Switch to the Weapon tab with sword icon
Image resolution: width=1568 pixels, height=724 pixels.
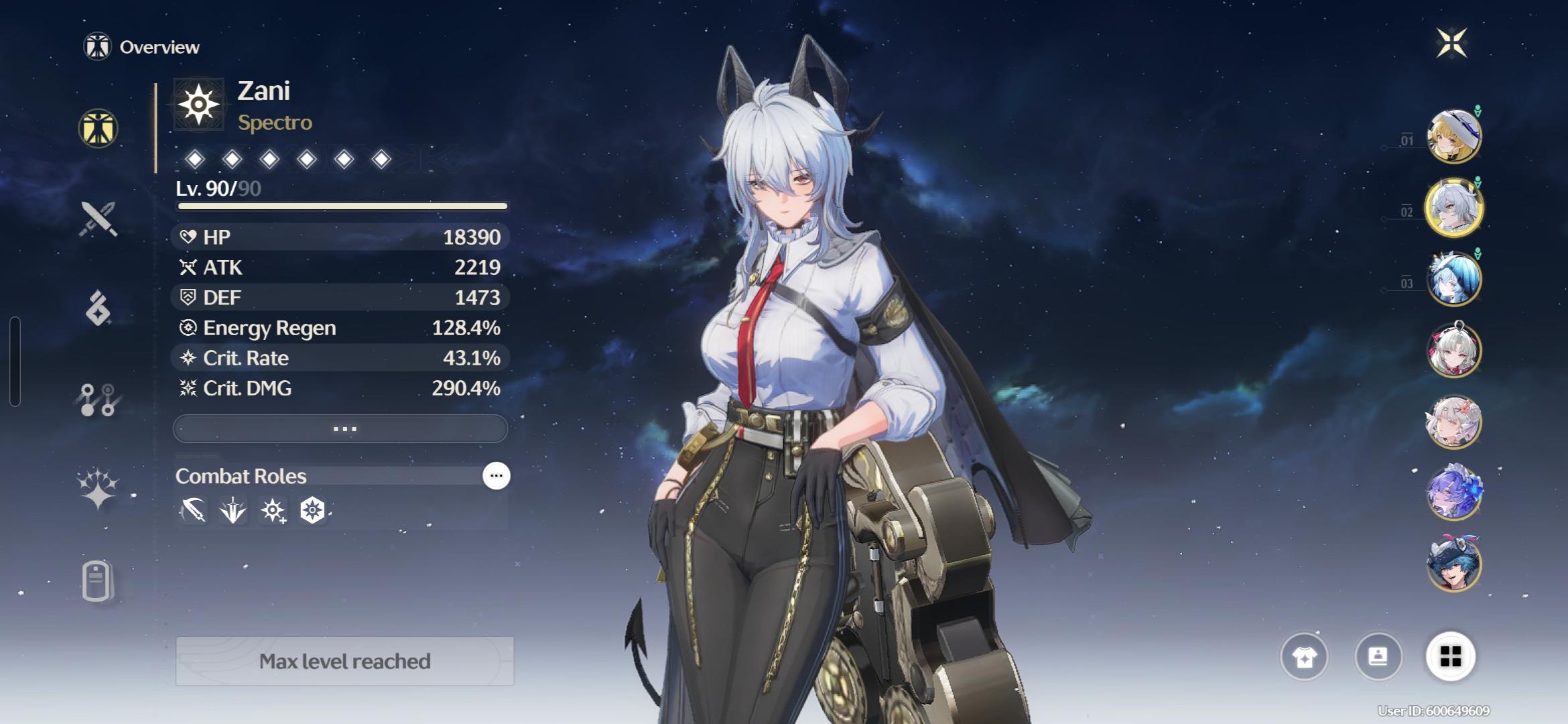(99, 219)
